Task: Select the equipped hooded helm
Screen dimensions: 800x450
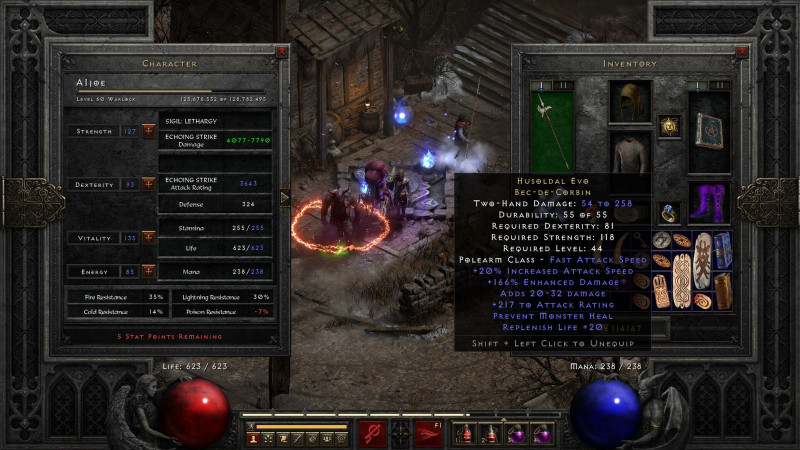Action: (x=630, y=103)
